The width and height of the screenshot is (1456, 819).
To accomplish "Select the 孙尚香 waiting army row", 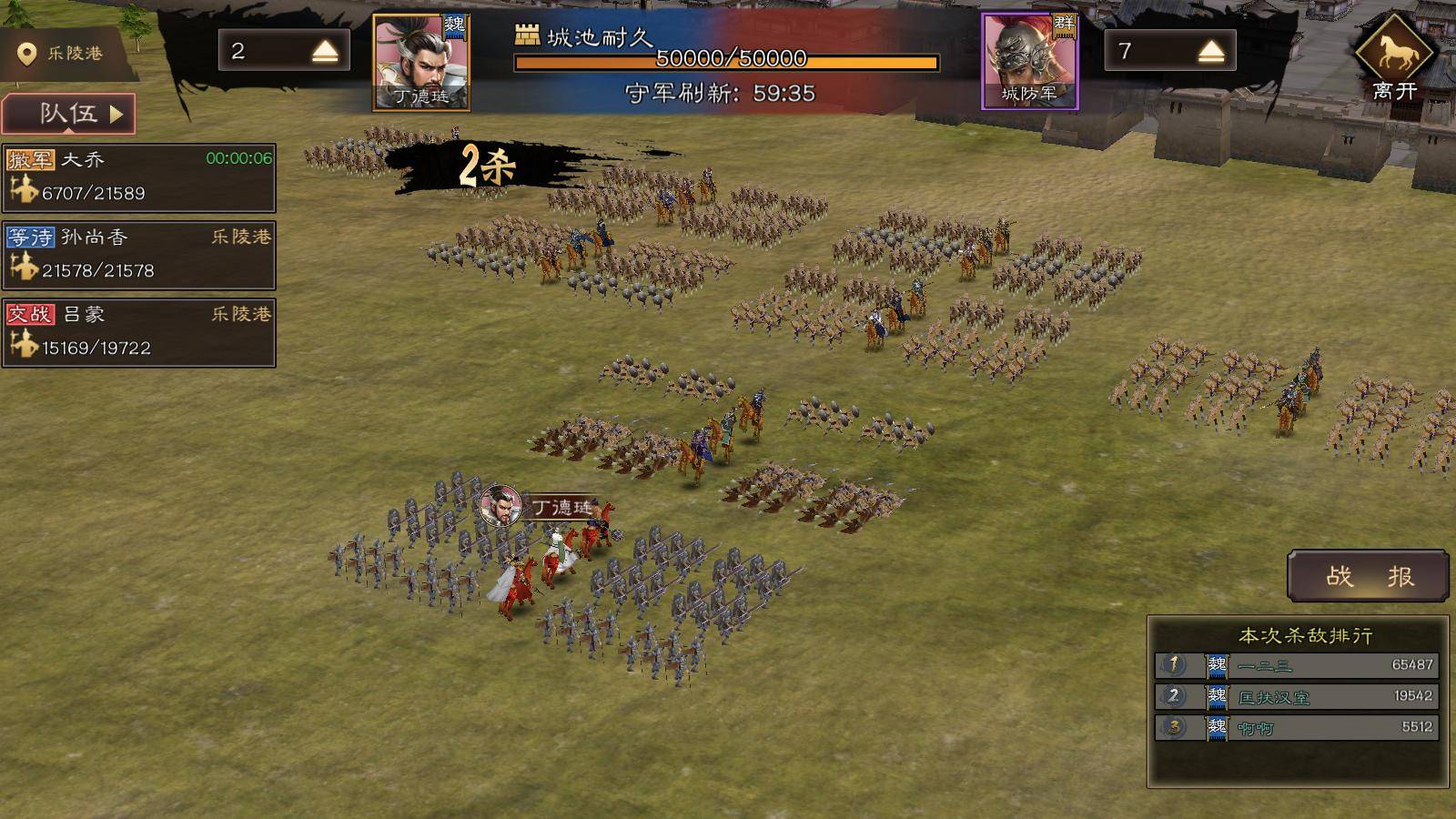I will pos(139,255).
